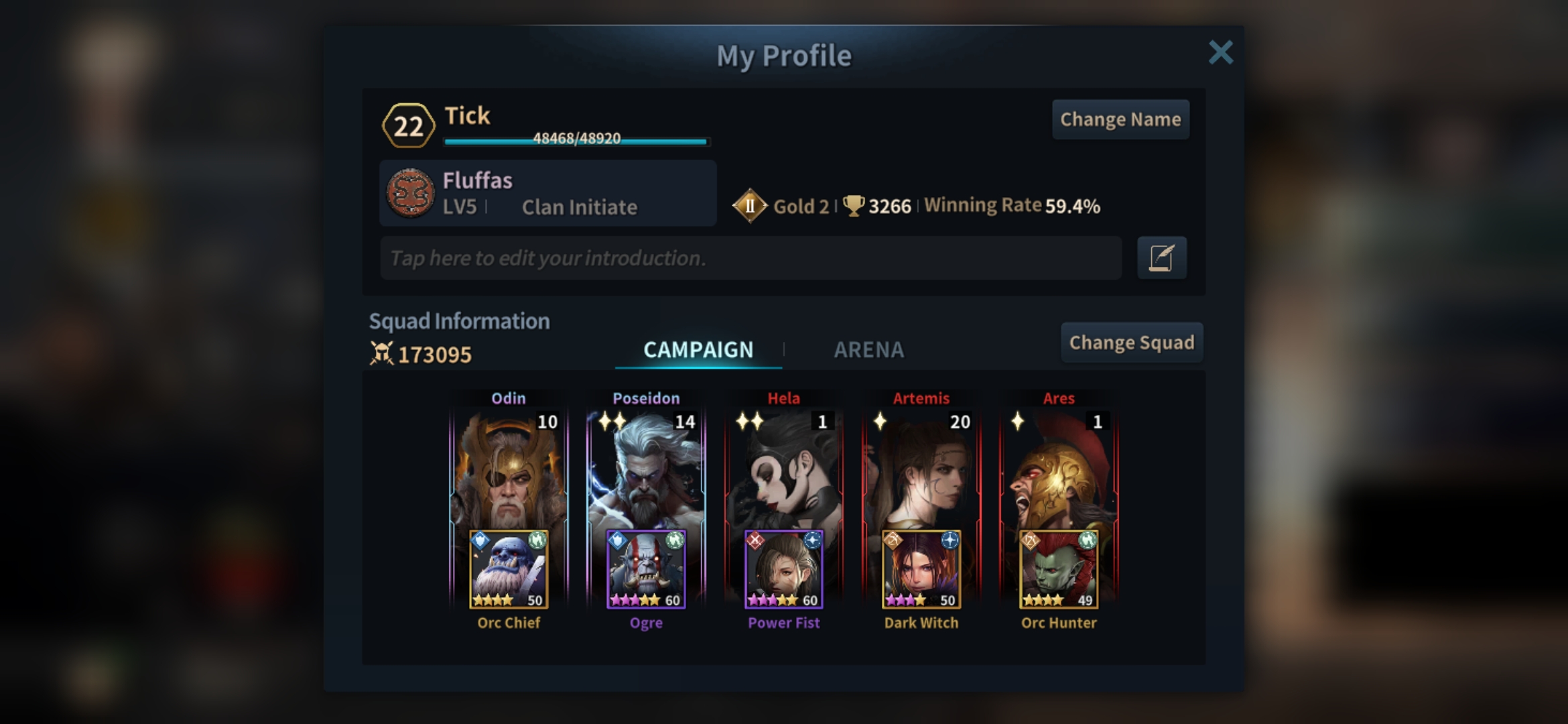Viewport: 1568px width, 724px height.
Task: View the Power Fist unit icon
Action: [783, 569]
